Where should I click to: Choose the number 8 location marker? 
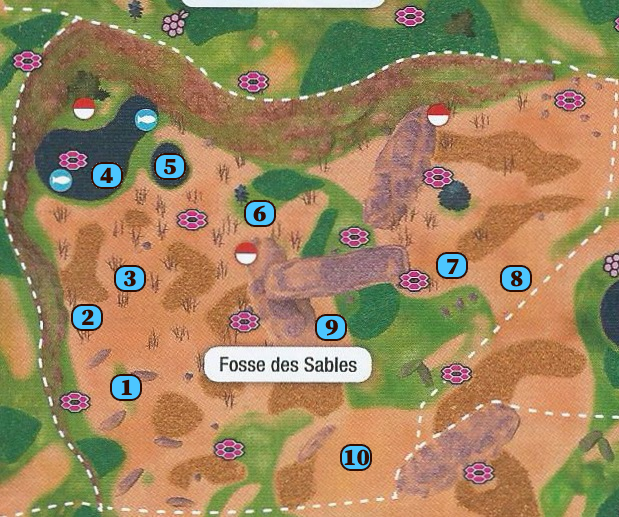coord(516,278)
